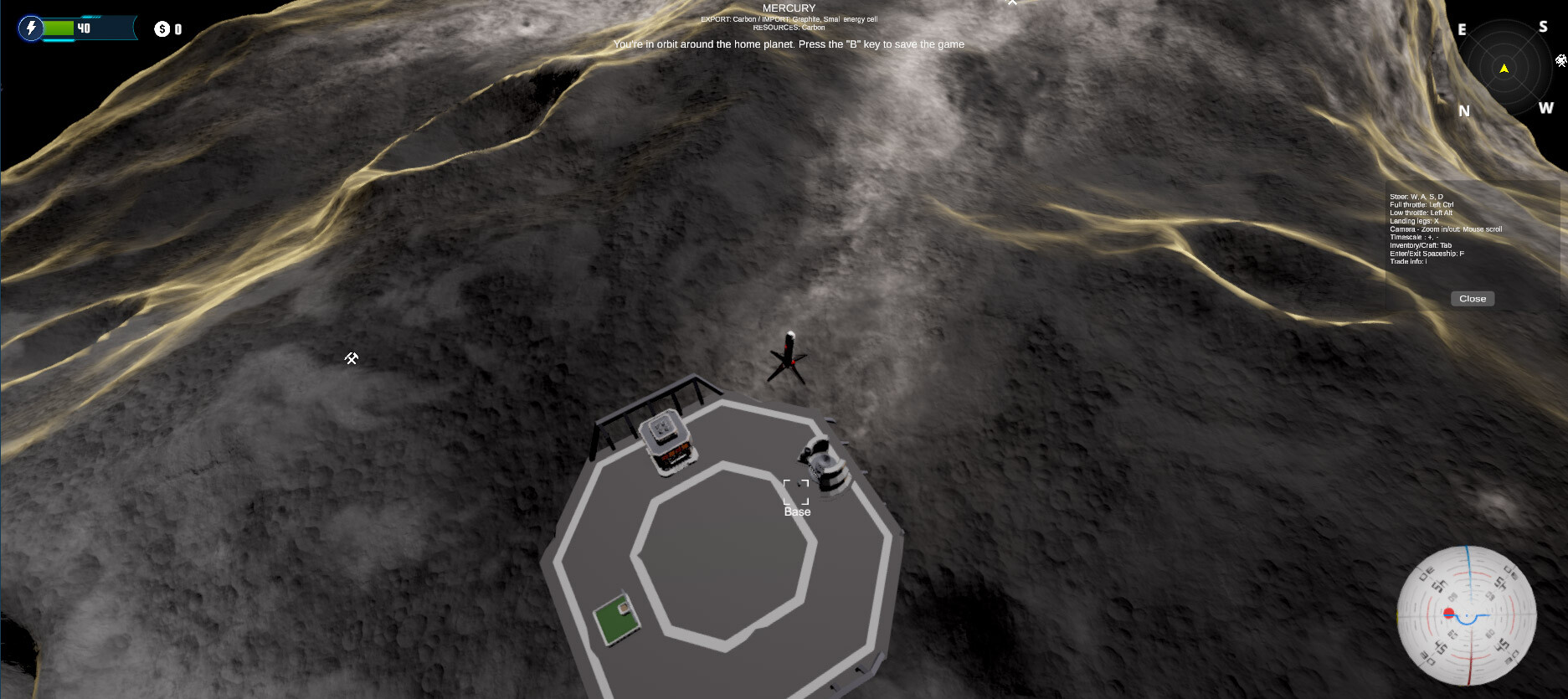Click the small hammer icon beside the compass
This screenshot has height=699, width=1568.
[x=1560, y=60]
